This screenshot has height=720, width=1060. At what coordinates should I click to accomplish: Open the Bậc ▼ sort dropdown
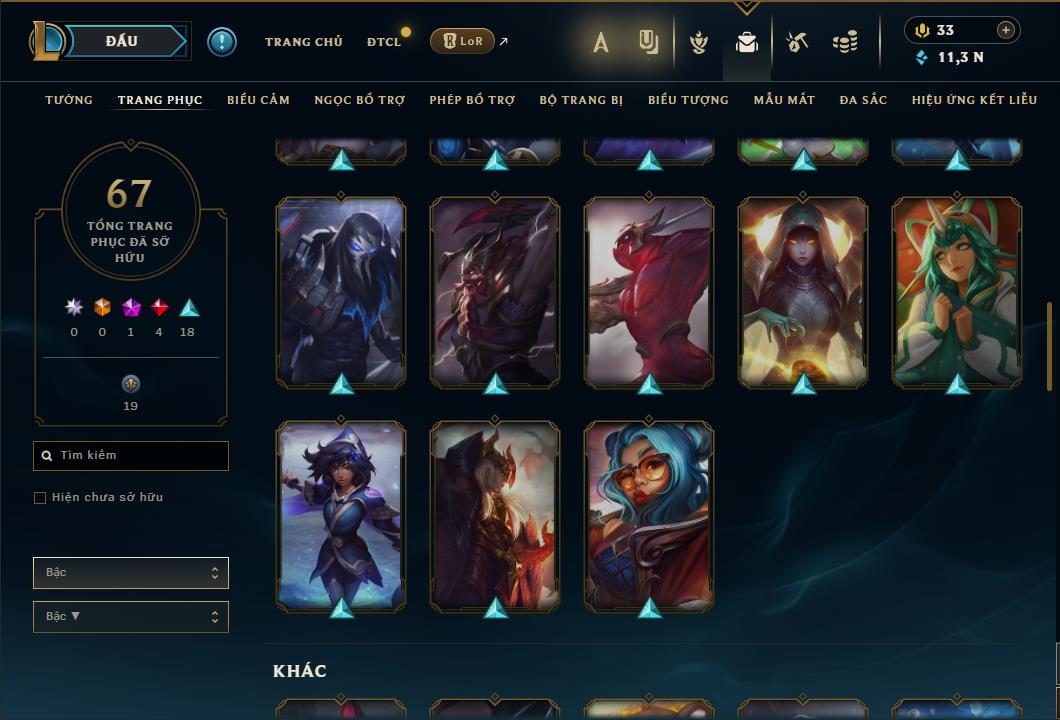coord(131,617)
